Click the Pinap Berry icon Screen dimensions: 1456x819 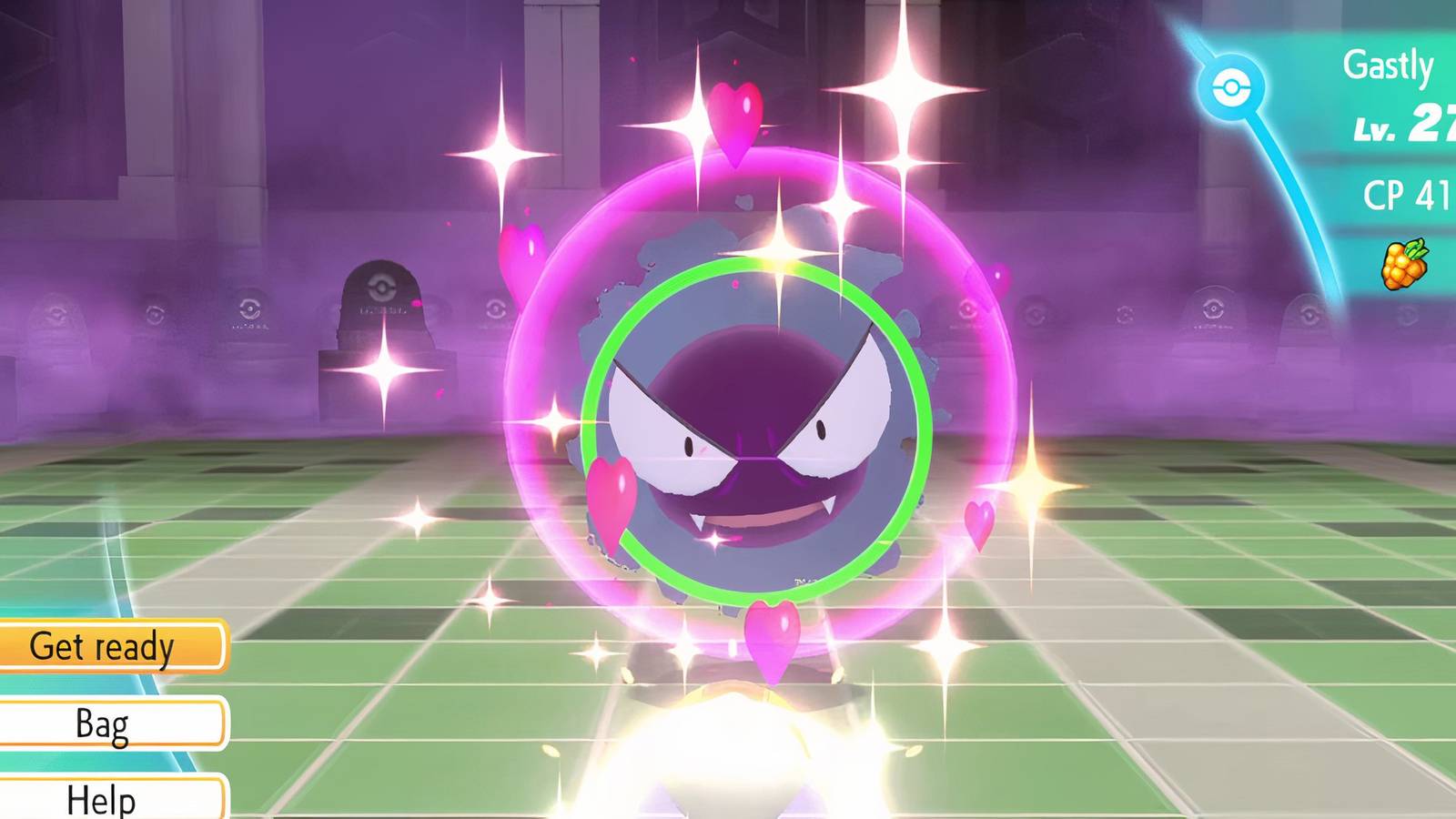1402,265
